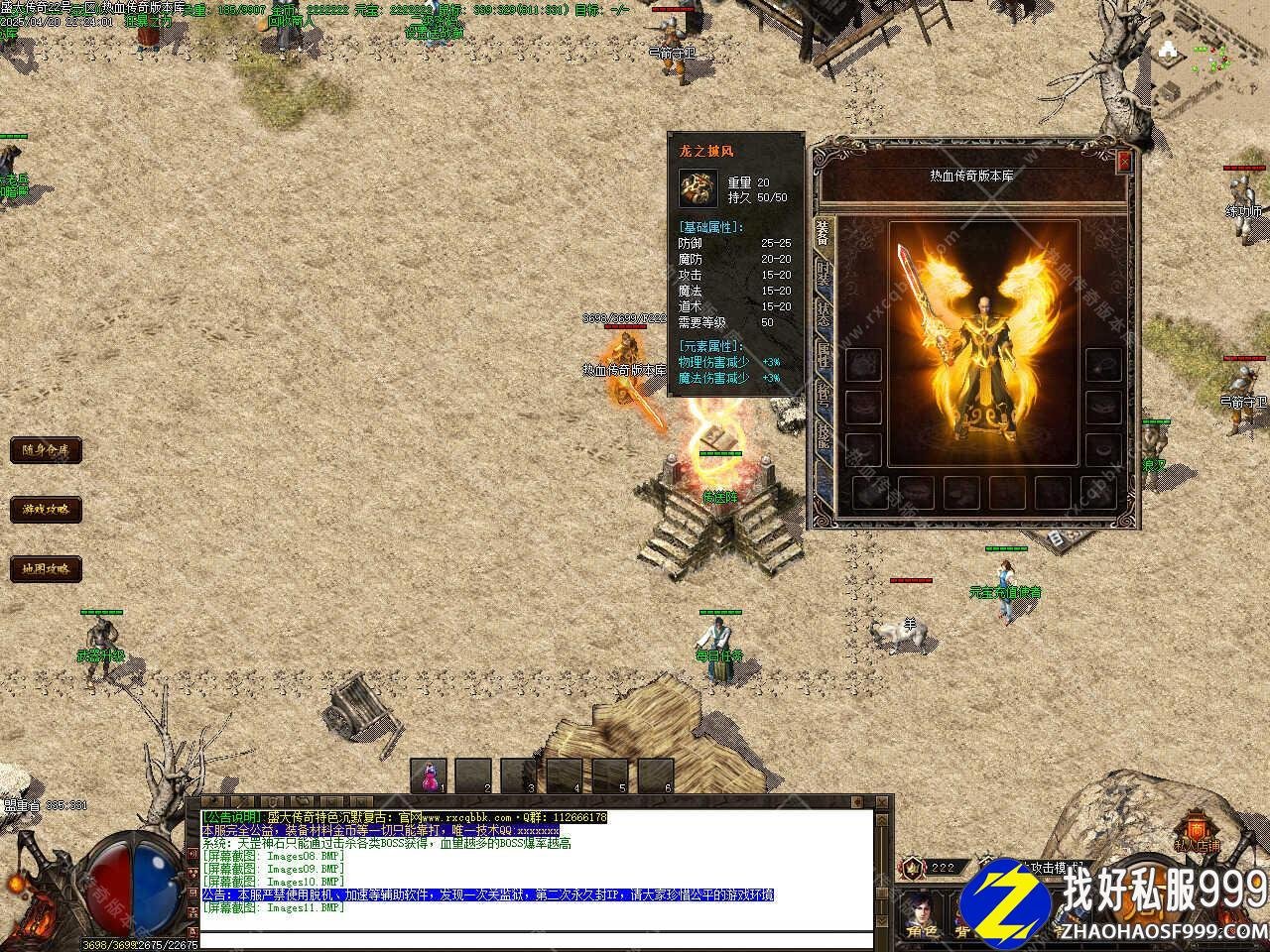Open the 技能 skills tab

(x=823, y=434)
